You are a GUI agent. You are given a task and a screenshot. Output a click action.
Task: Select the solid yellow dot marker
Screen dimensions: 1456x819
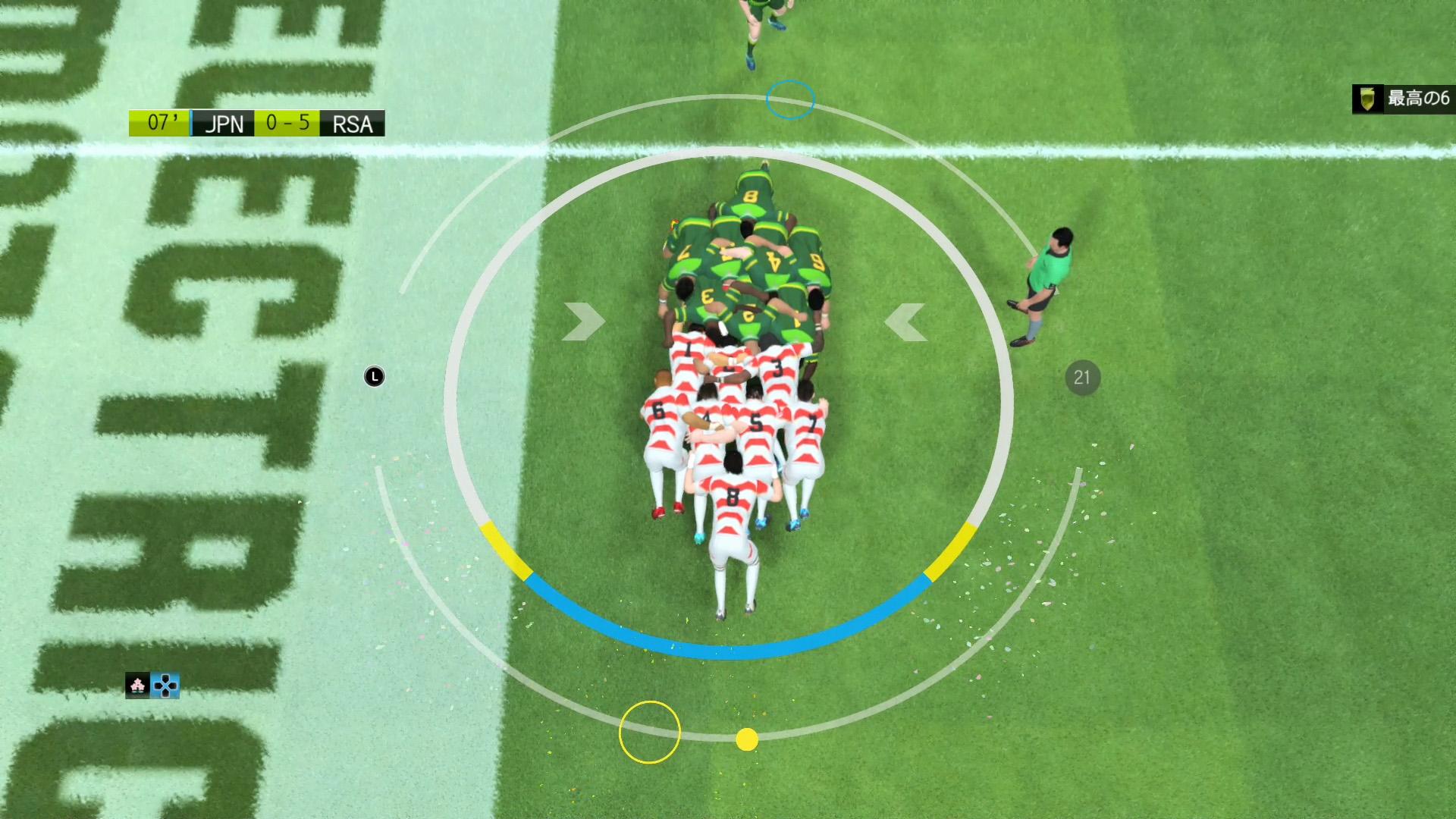[x=747, y=739]
